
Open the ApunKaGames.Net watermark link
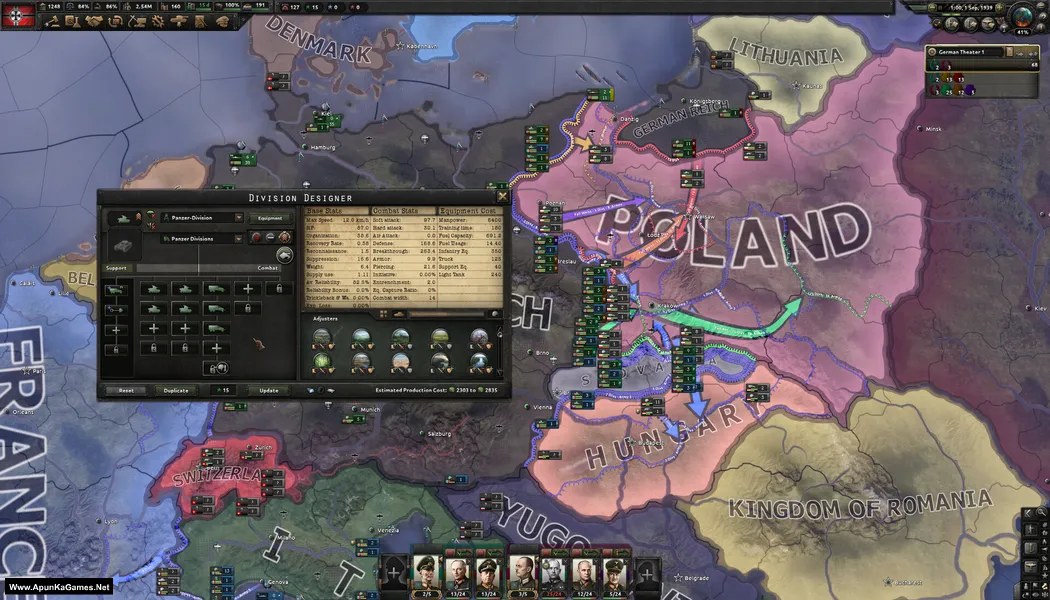pos(57,587)
